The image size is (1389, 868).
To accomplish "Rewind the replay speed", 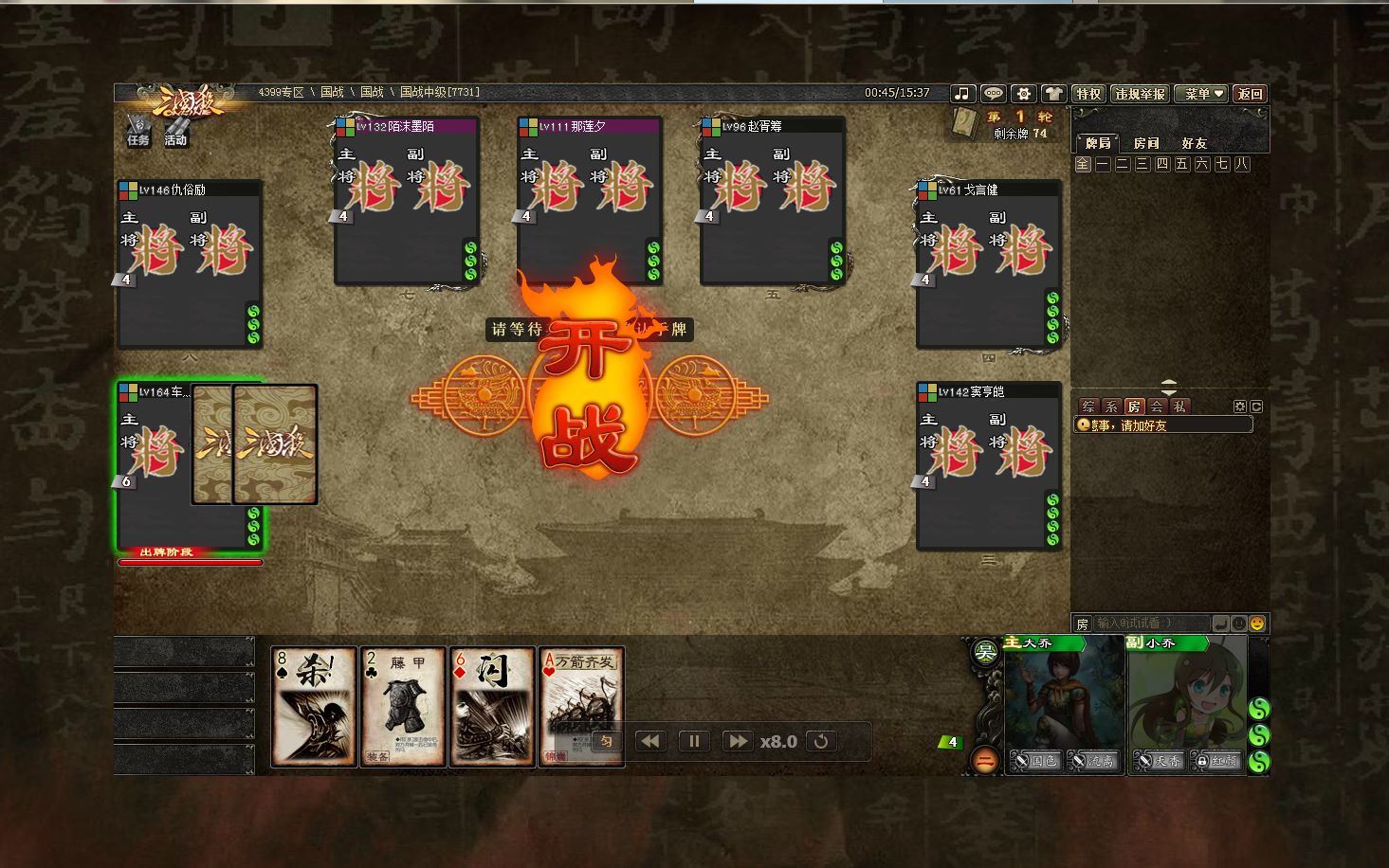I will click(649, 741).
